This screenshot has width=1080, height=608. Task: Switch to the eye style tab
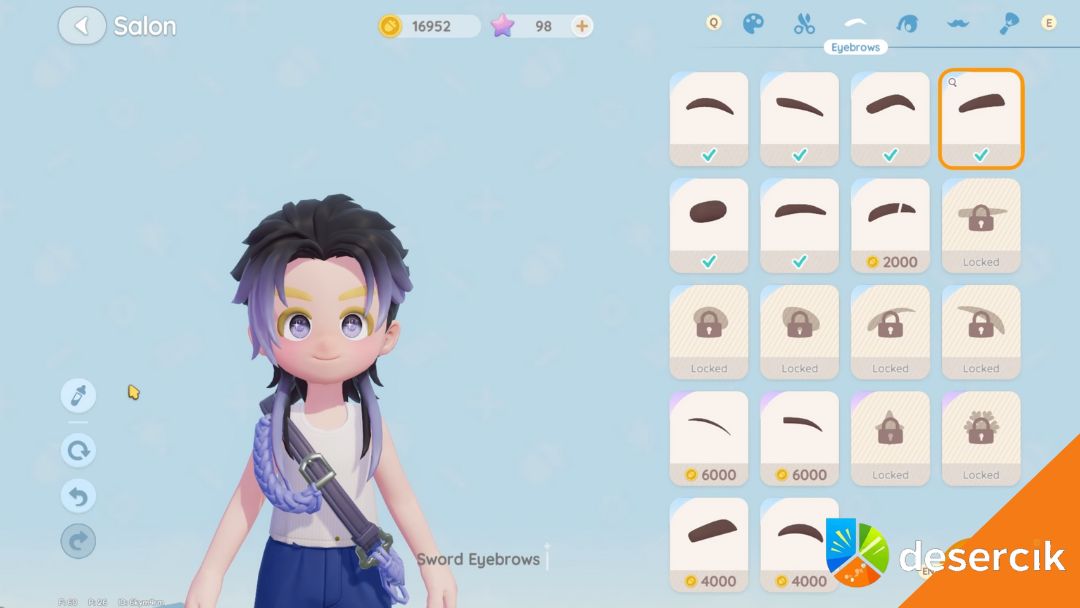(907, 23)
